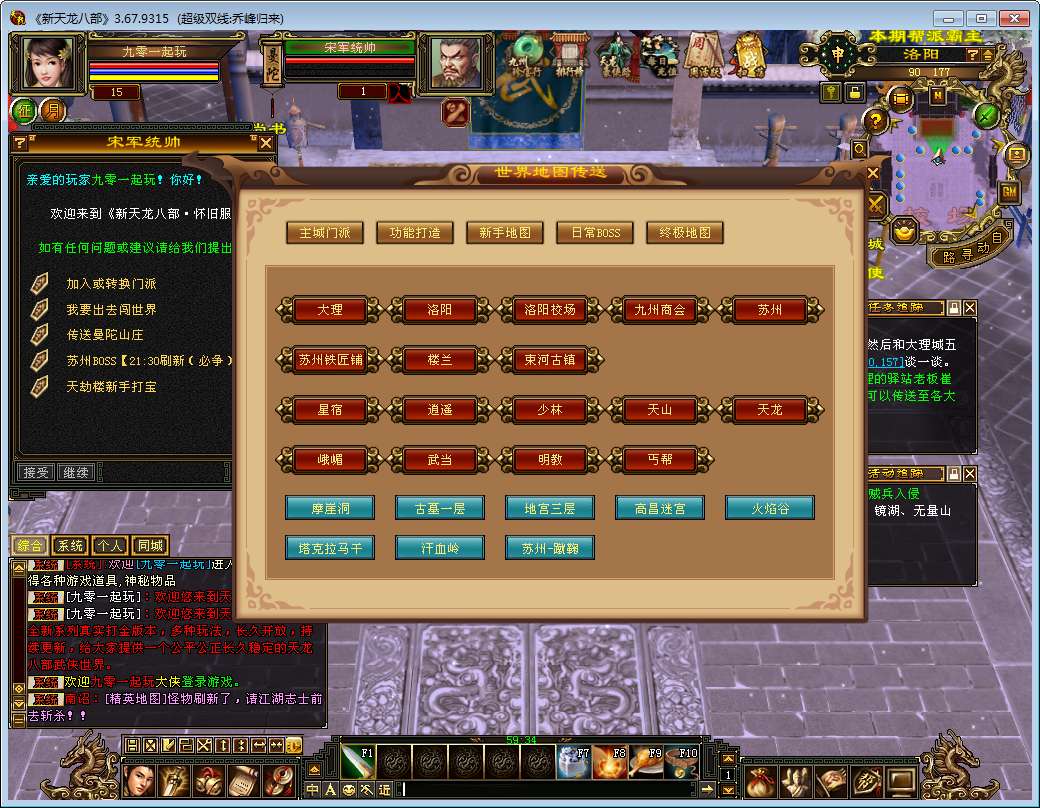Screen dimensions: 1040x808
Task: Select the 苏州-鞑靼 destination
Action: tap(550, 548)
